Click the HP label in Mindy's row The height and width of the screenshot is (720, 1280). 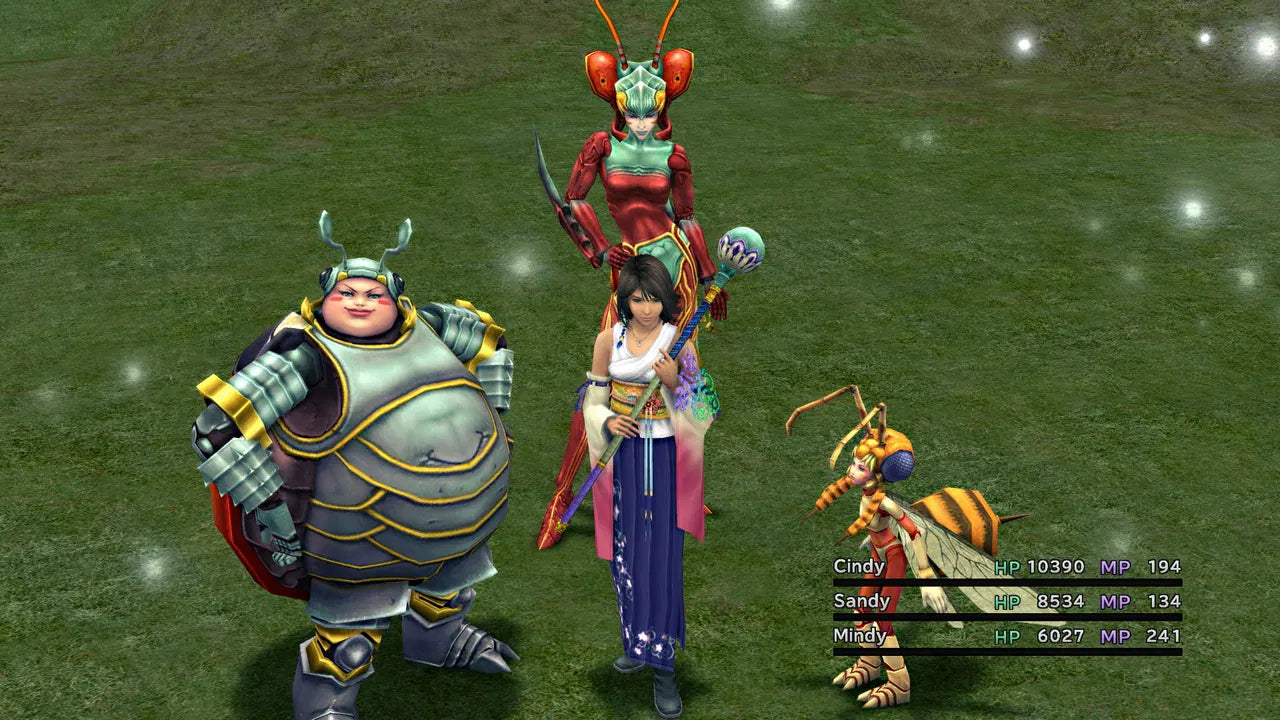[x=1009, y=636]
